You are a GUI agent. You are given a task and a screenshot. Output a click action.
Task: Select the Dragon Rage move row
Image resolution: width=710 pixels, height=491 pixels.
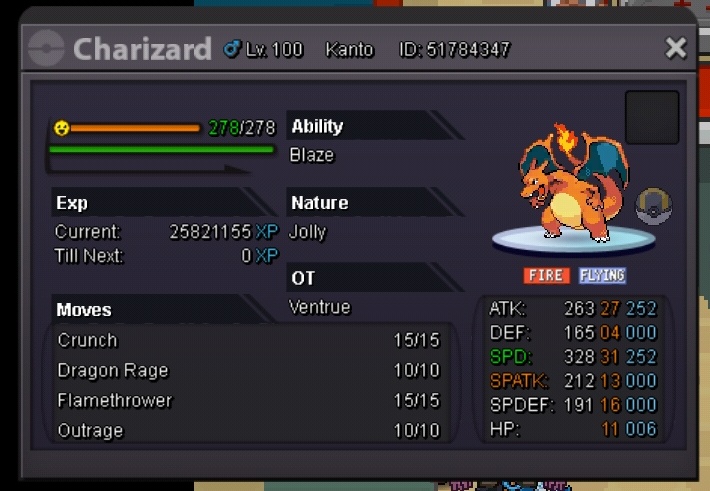click(x=248, y=371)
